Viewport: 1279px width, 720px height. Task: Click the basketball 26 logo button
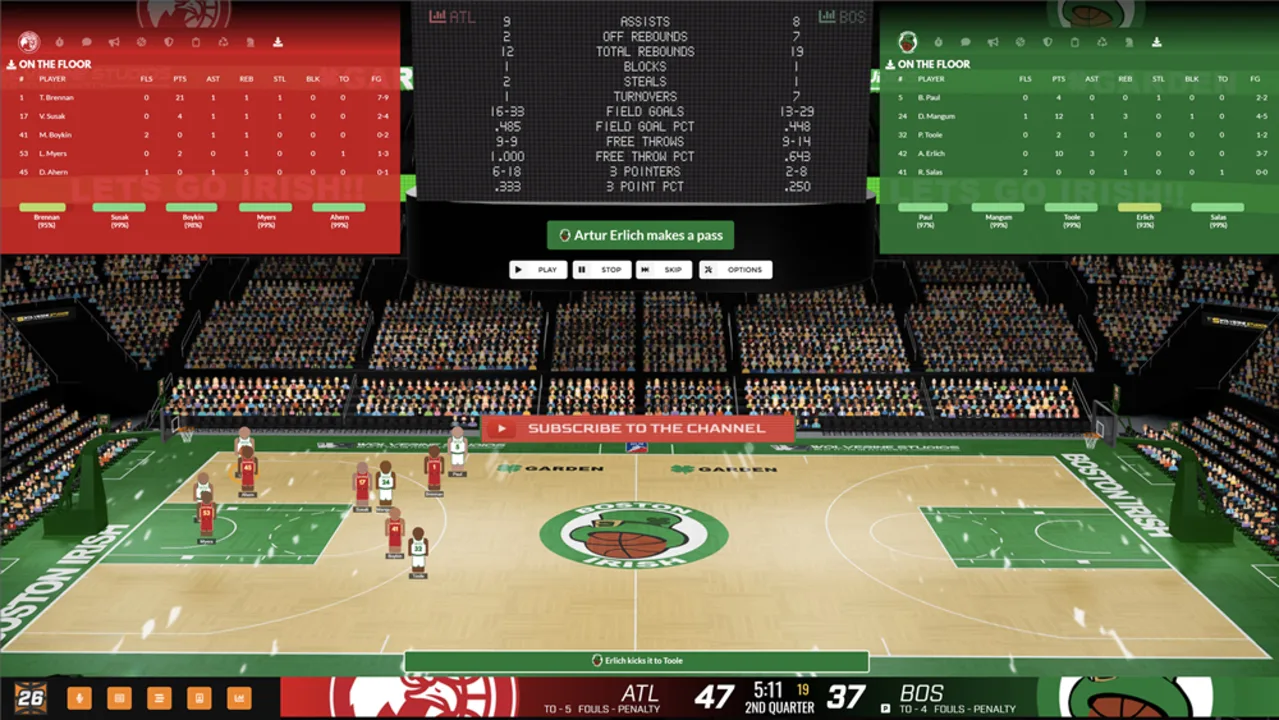click(30, 697)
